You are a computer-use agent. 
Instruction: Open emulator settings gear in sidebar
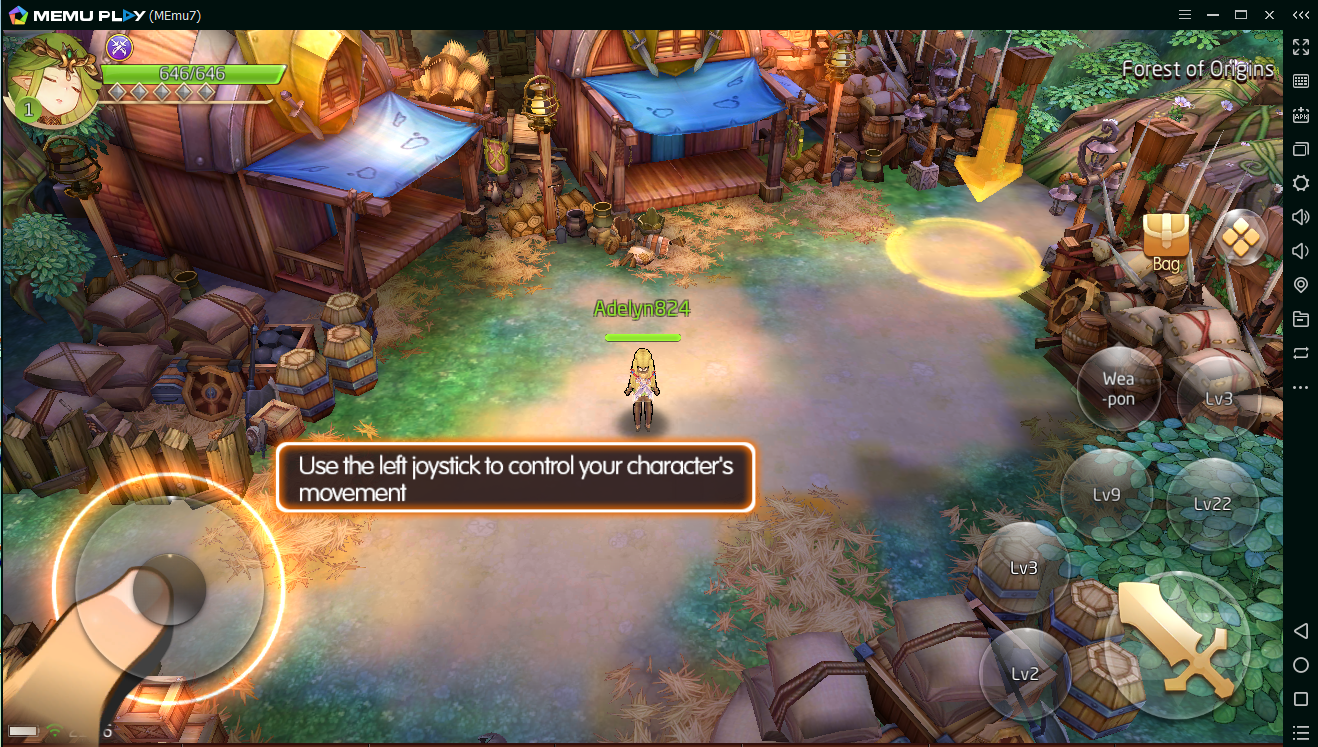(x=1301, y=183)
